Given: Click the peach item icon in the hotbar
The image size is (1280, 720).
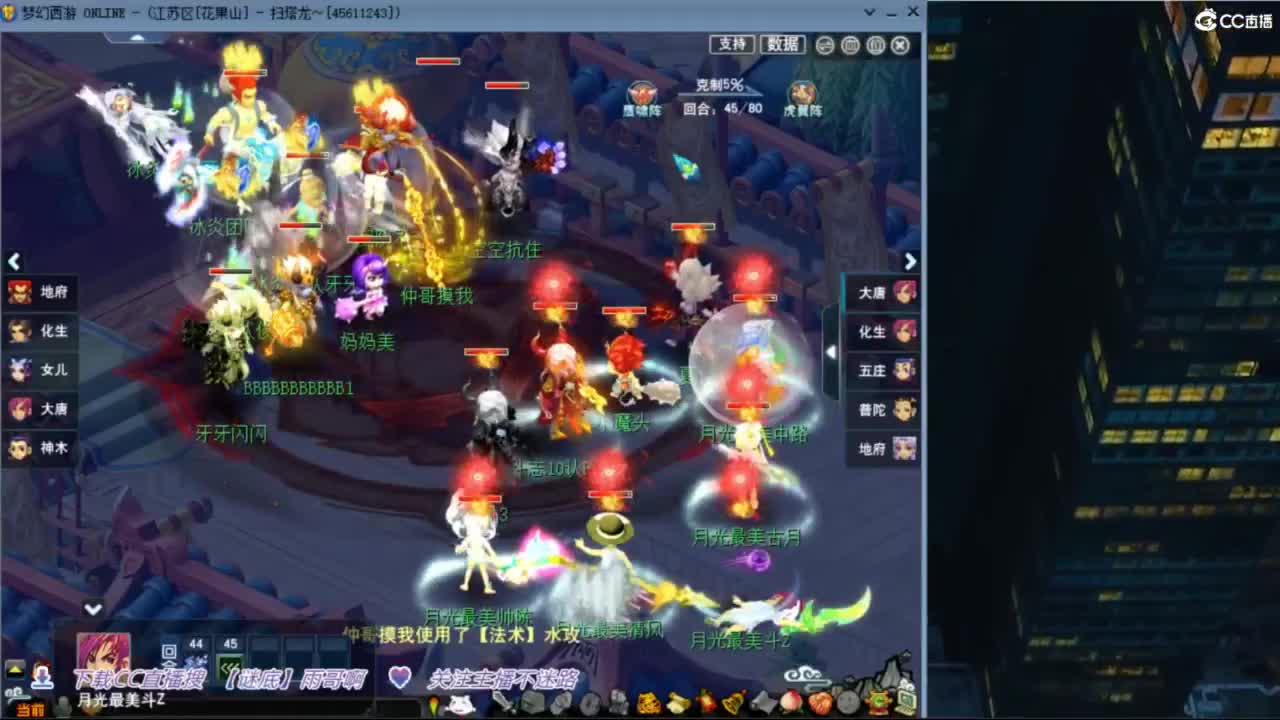Looking at the screenshot, I should click(793, 700).
